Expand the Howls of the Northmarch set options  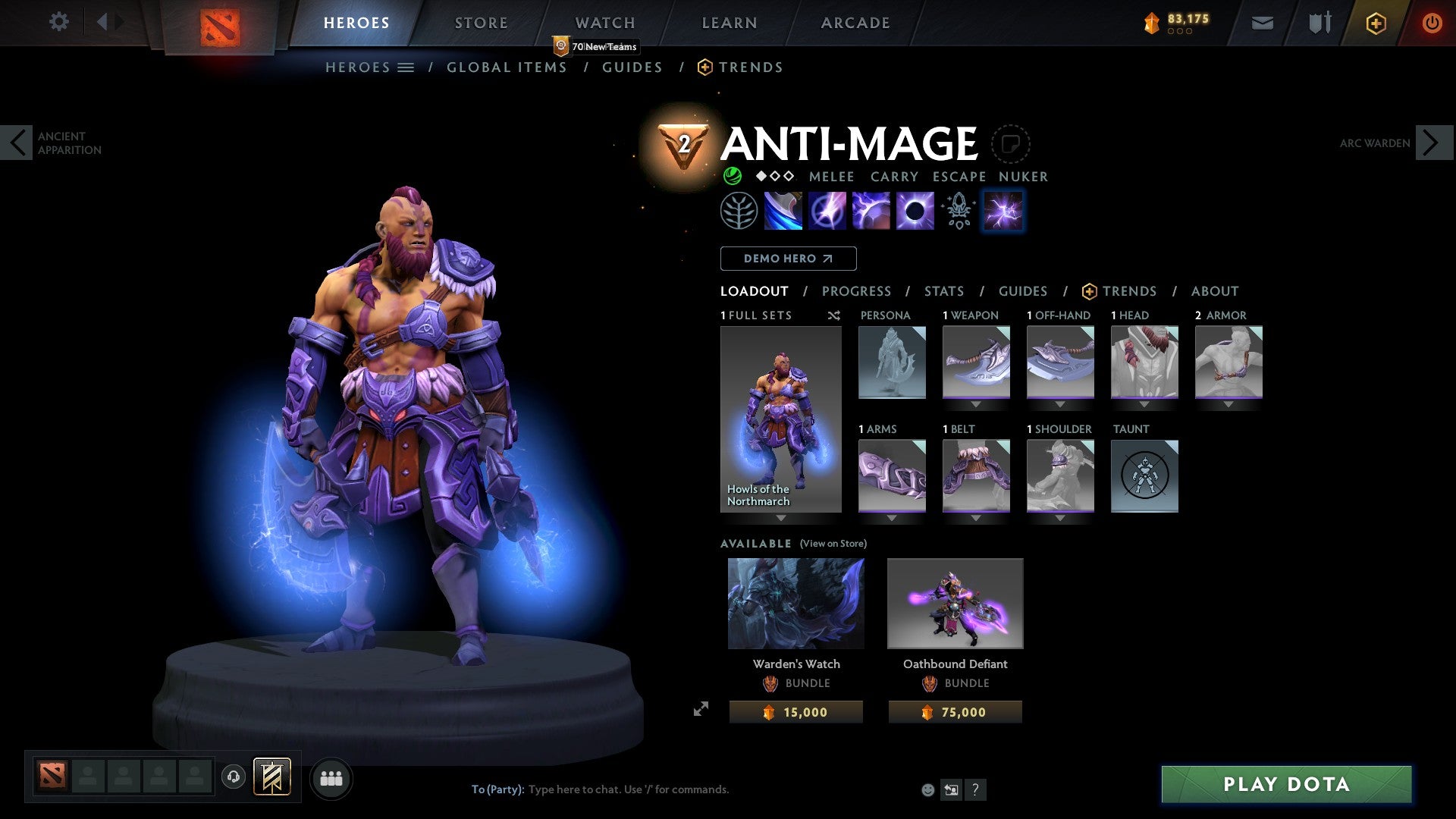(x=780, y=518)
